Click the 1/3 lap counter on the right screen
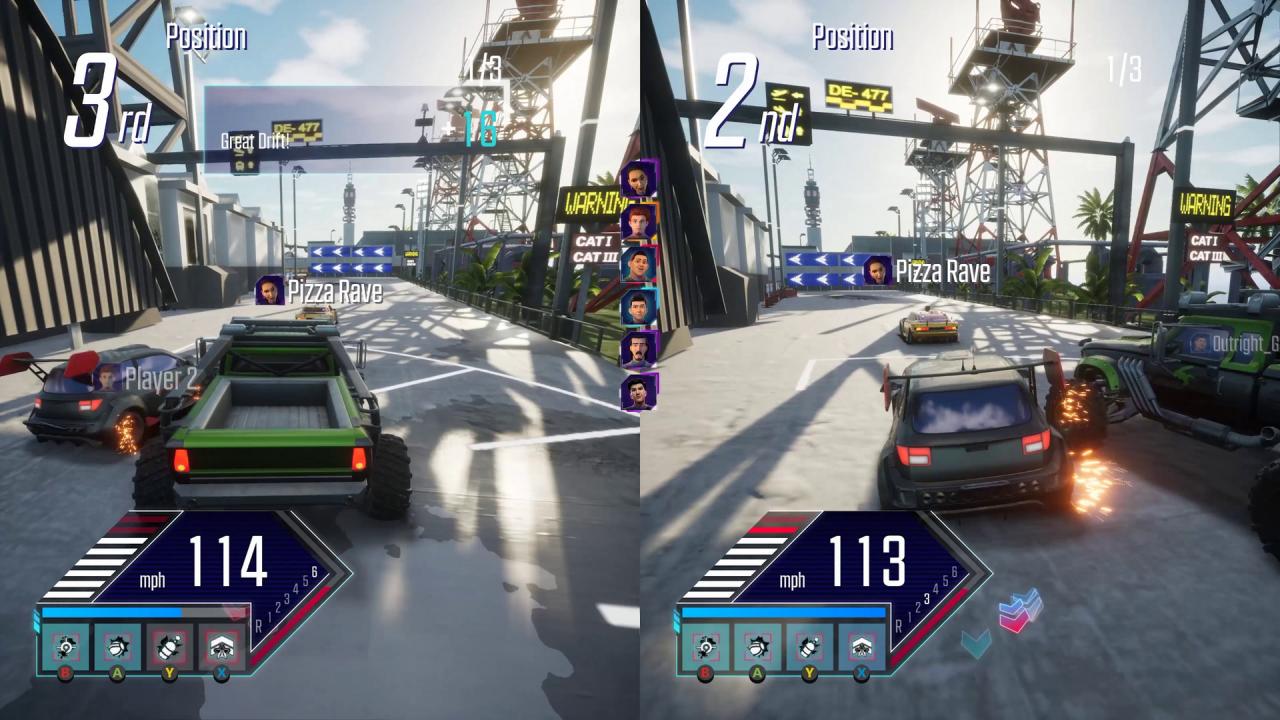The height and width of the screenshot is (720, 1280). coord(1121,70)
